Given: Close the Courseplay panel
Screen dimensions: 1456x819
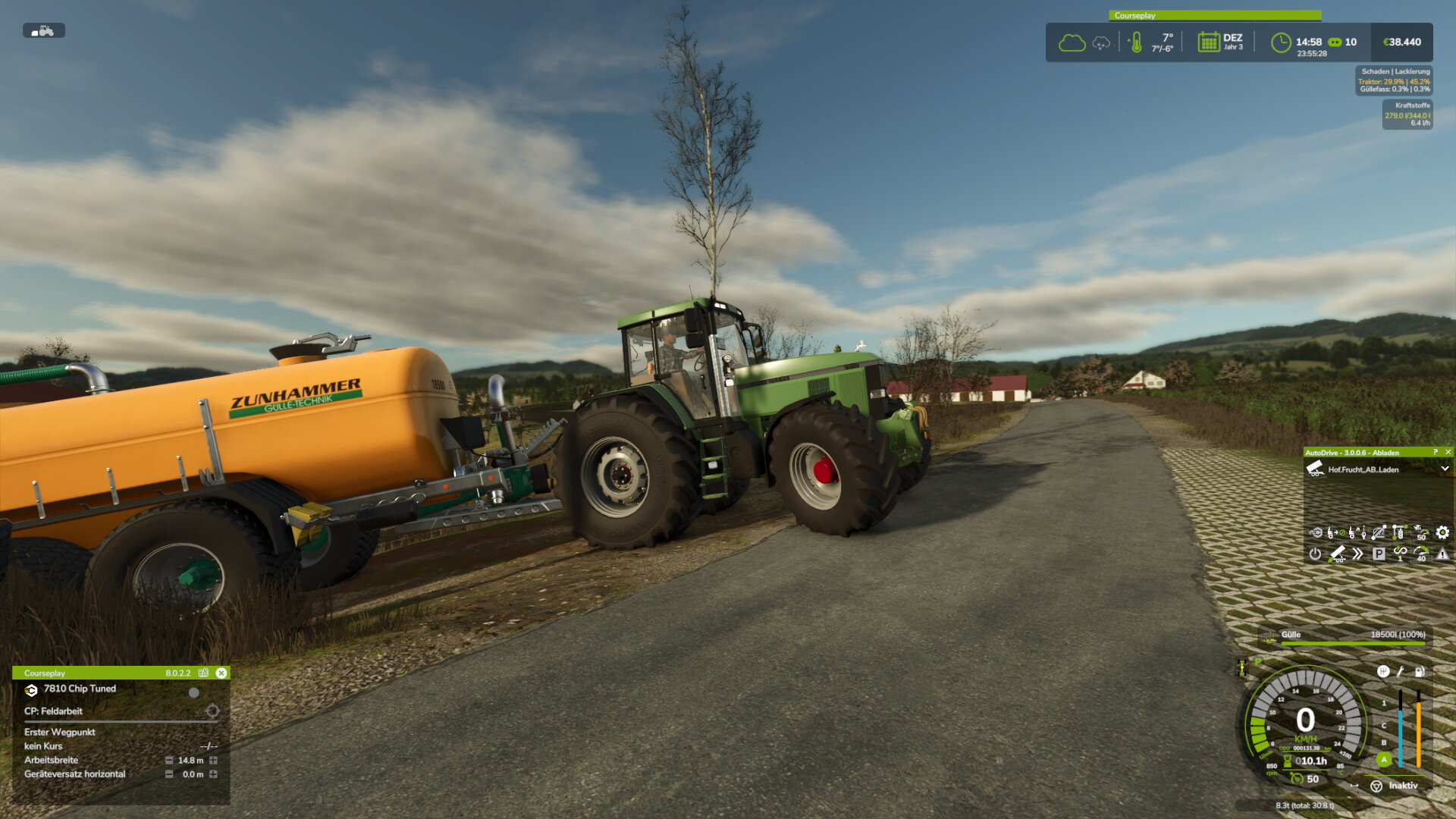Looking at the screenshot, I should 221,673.
